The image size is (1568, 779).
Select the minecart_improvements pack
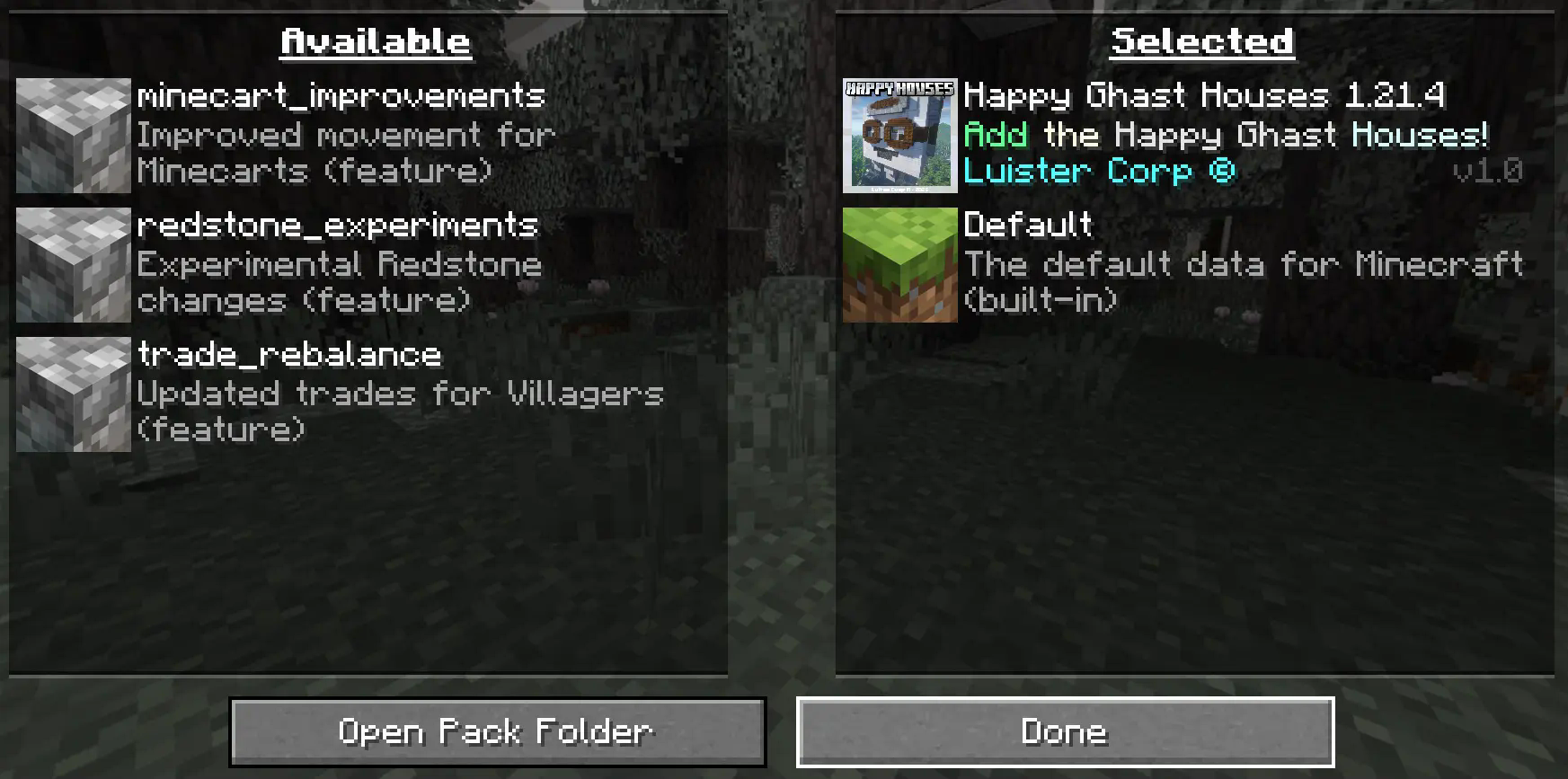coord(341,135)
